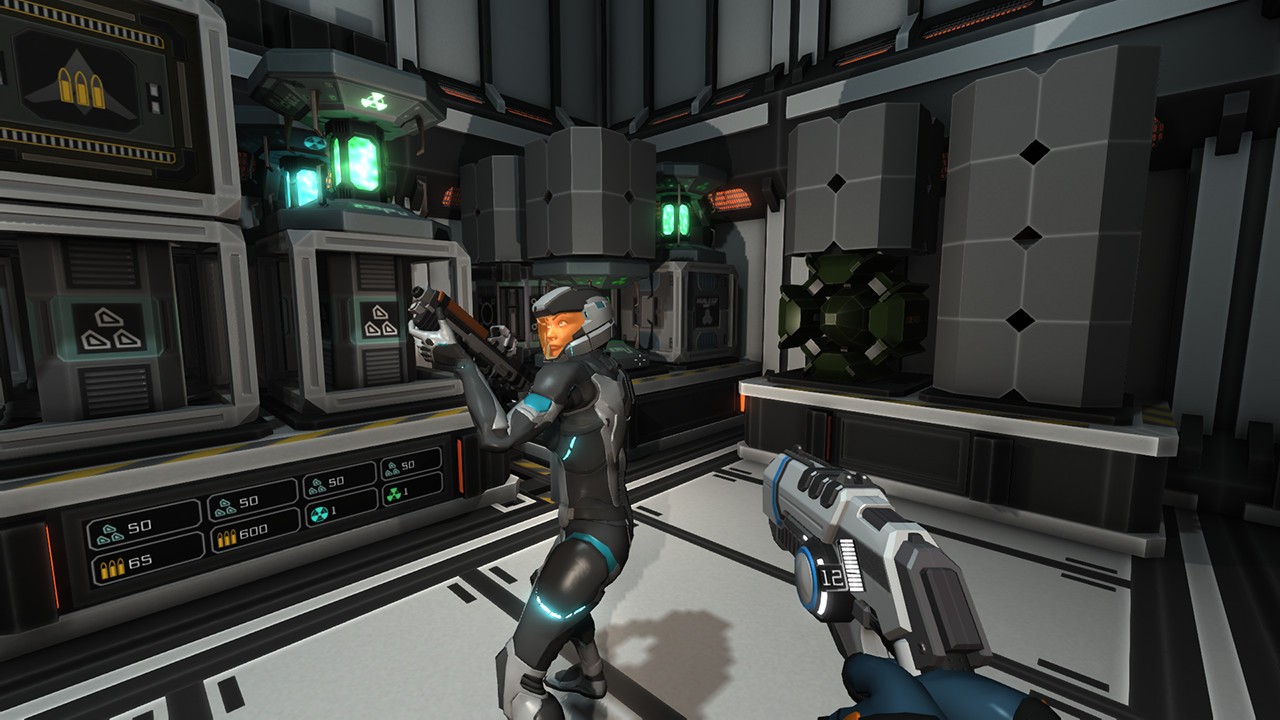Image resolution: width=1280 pixels, height=720 pixels.
Task: Click the cyan radiation hazard icon in the HUD
Action: click(319, 512)
